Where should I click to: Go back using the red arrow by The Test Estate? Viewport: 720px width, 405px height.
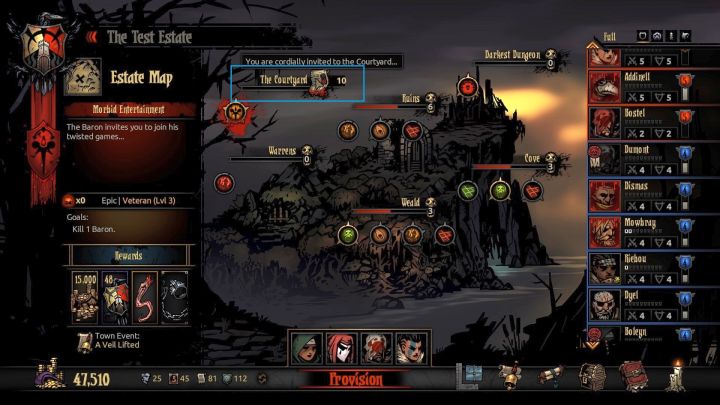point(93,37)
